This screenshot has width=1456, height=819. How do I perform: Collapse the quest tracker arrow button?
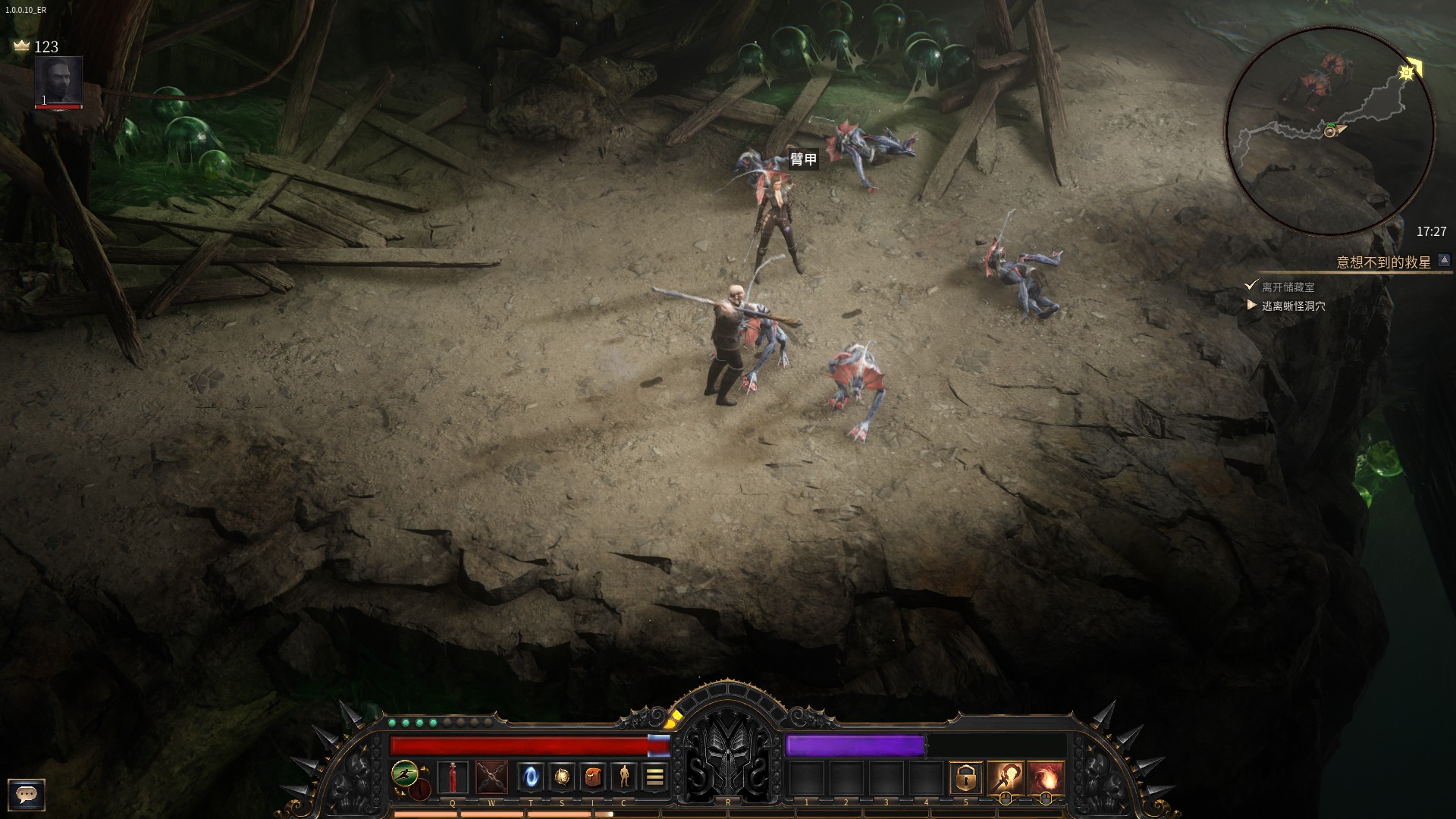coord(1445,260)
